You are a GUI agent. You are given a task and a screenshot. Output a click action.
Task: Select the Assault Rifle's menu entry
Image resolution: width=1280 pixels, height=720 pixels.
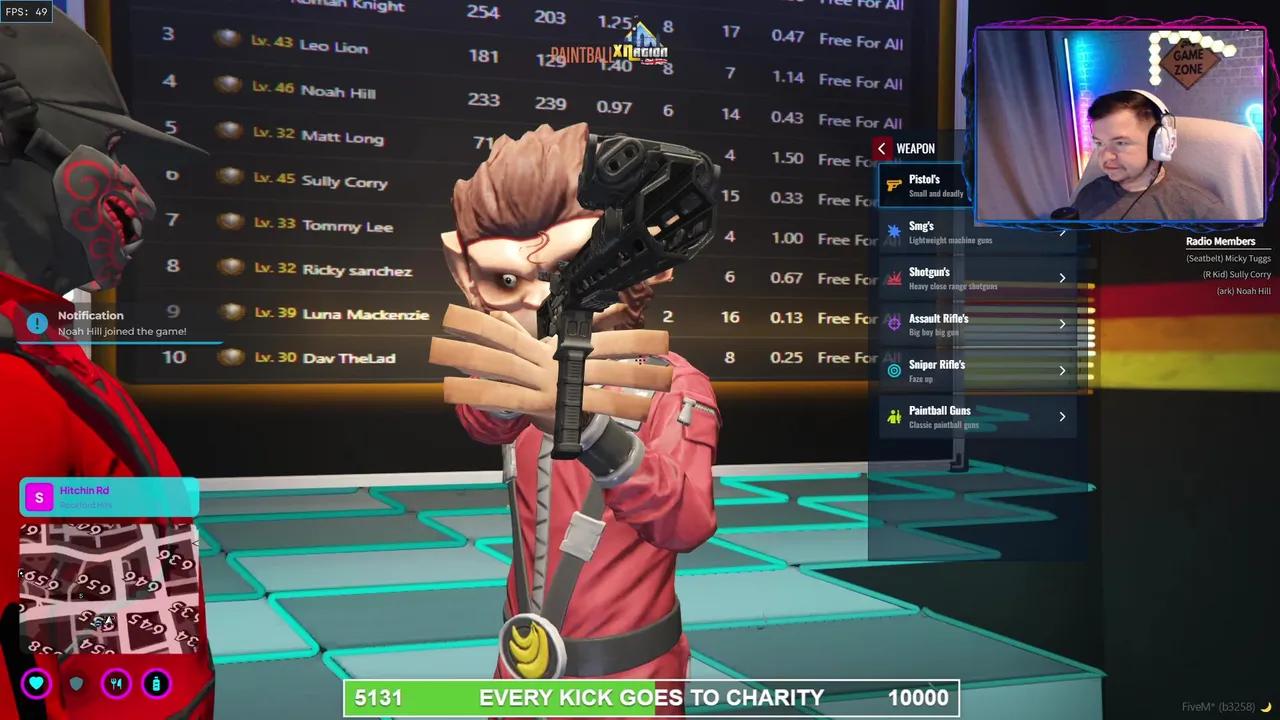[960, 324]
